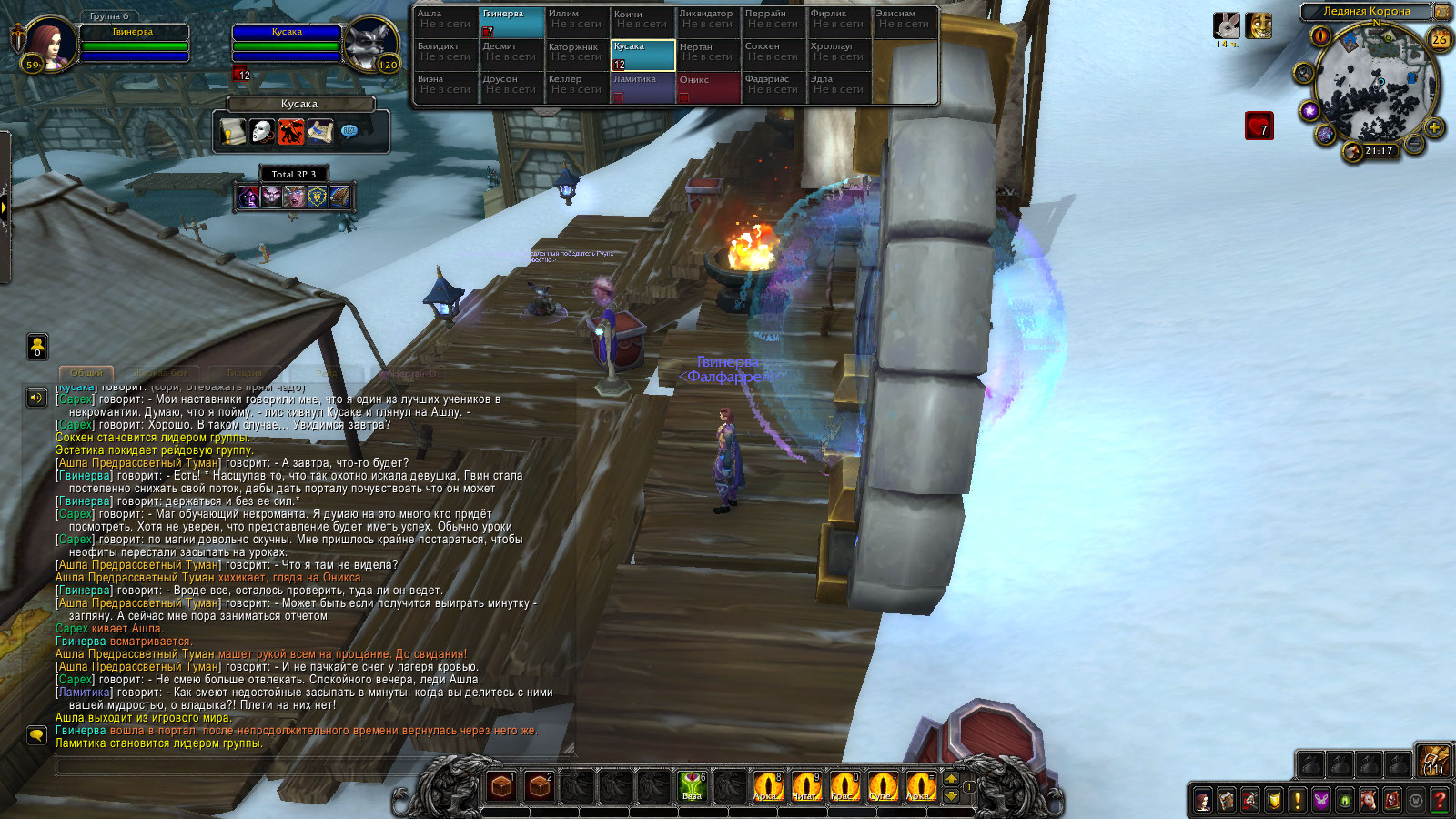Click the magnifying glass tracking button
1456x819 pixels.
coord(1304,73)
